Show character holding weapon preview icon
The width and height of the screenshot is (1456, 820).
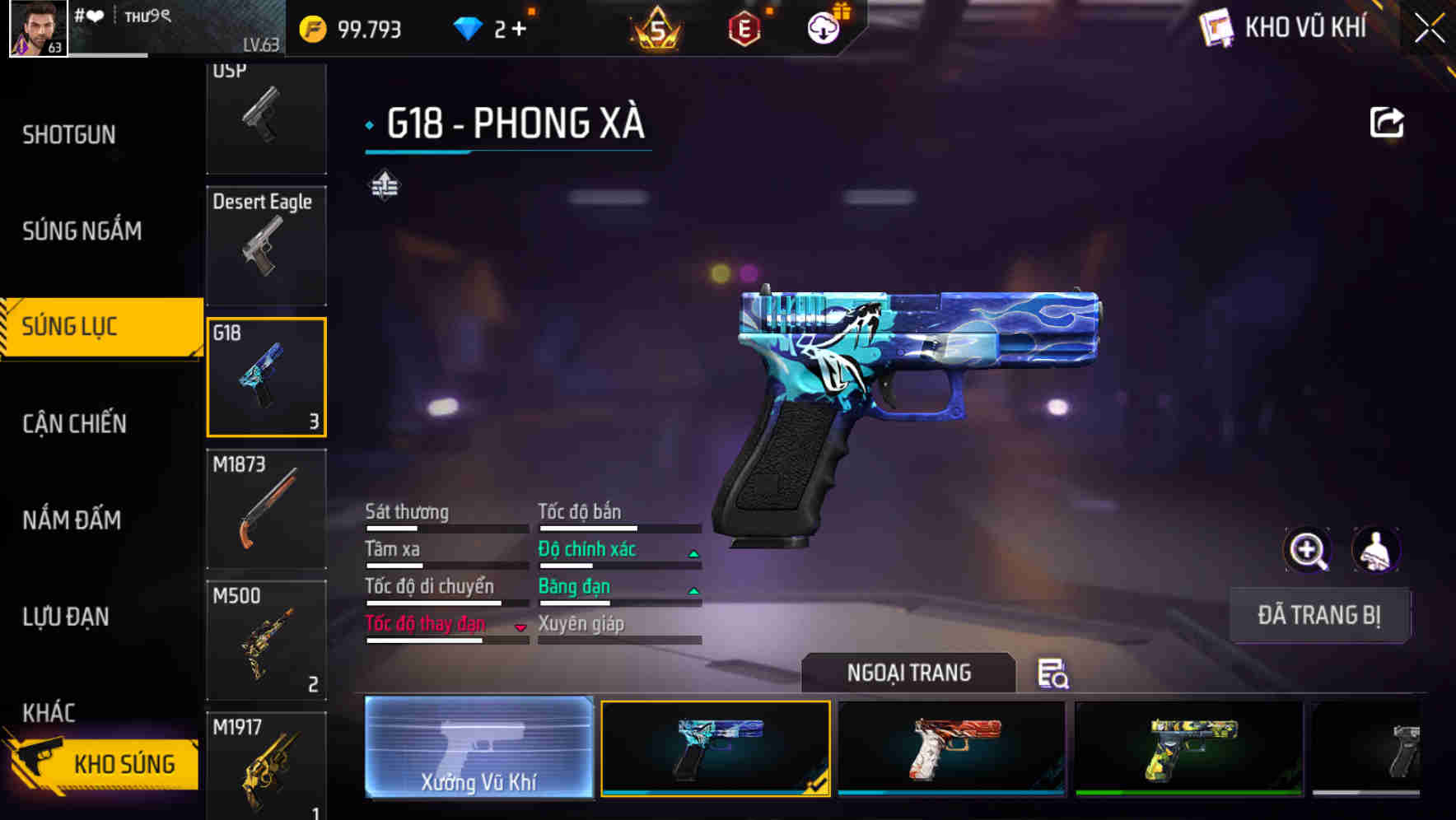(1377, 550)
